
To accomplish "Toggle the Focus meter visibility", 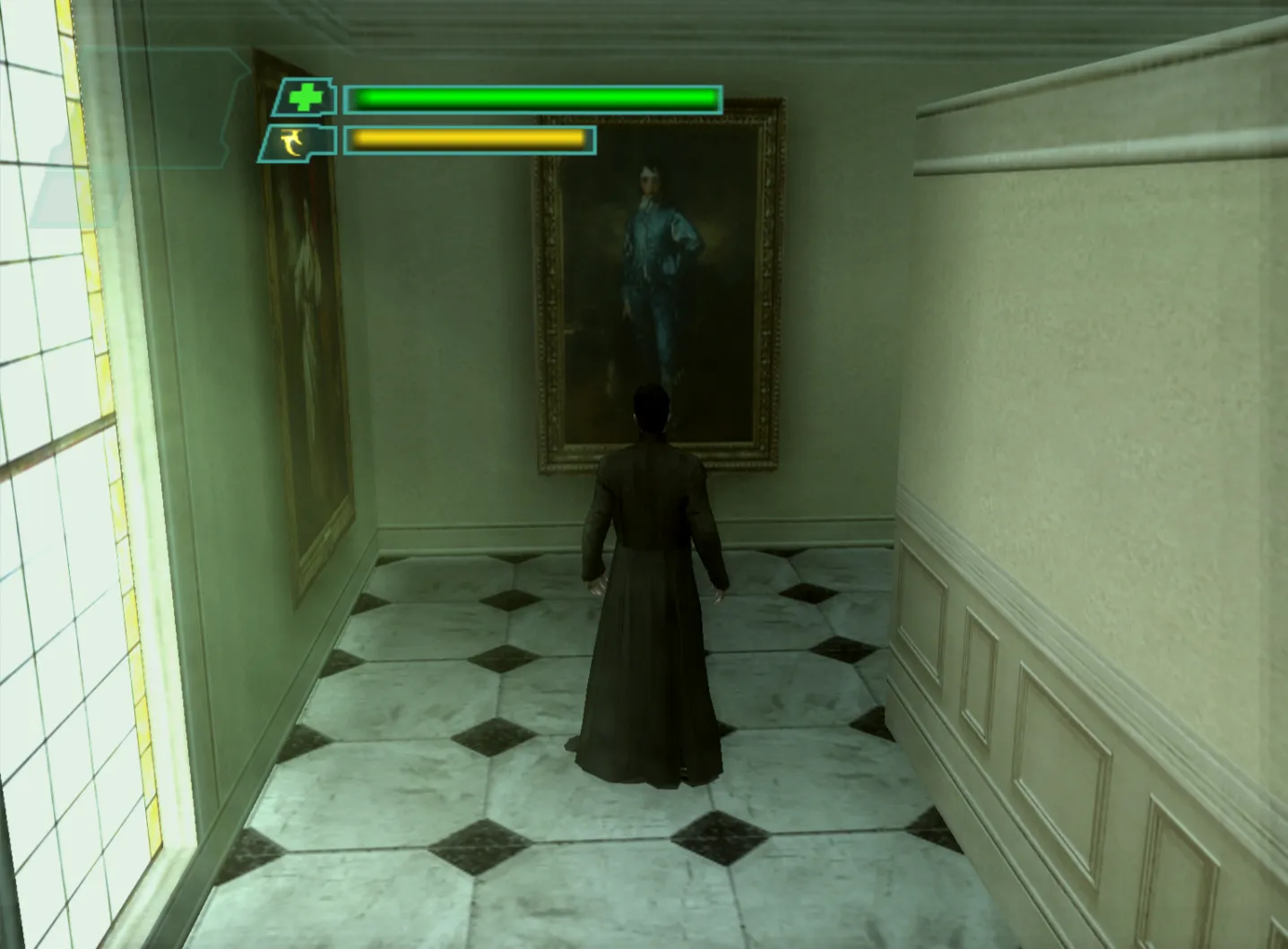I will tap(471, 142).
